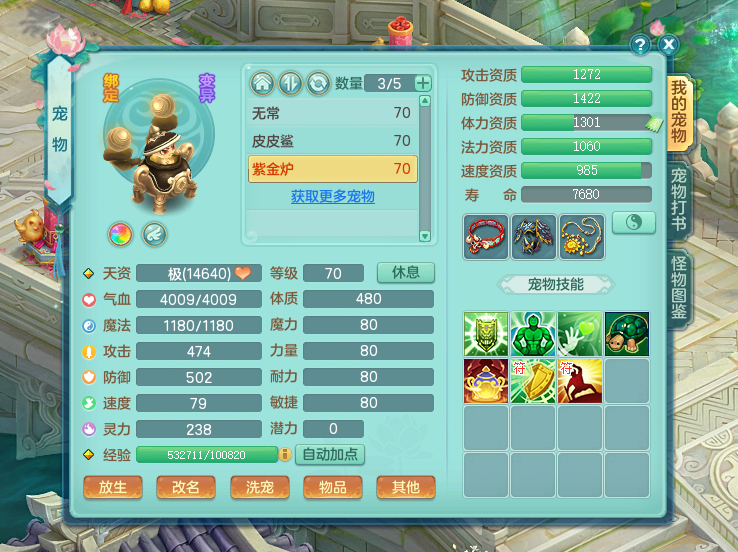
Task: Click the 休息 rest button
Action: (405, 273)
